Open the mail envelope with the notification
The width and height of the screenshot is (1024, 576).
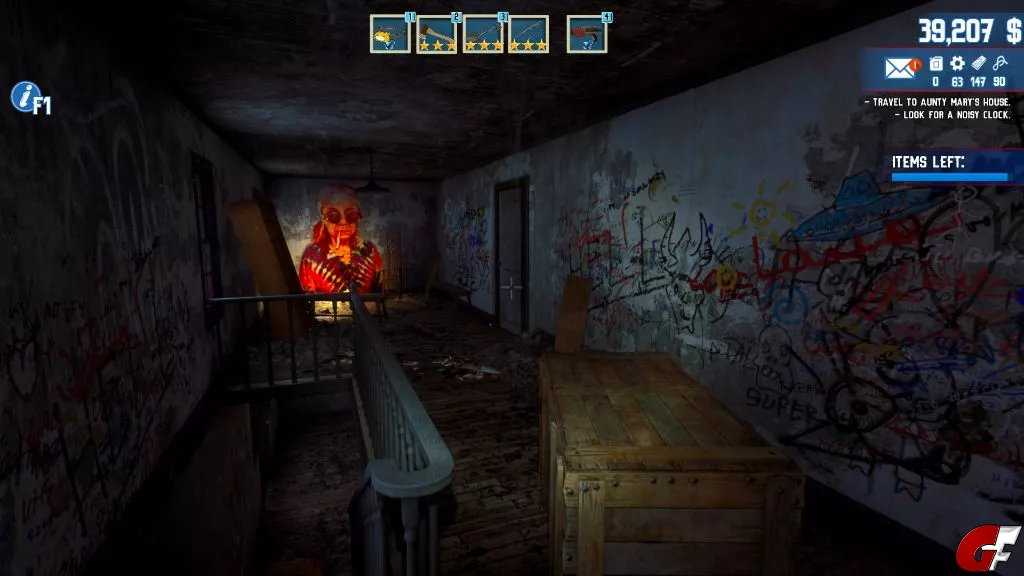[x=901, y=67]
